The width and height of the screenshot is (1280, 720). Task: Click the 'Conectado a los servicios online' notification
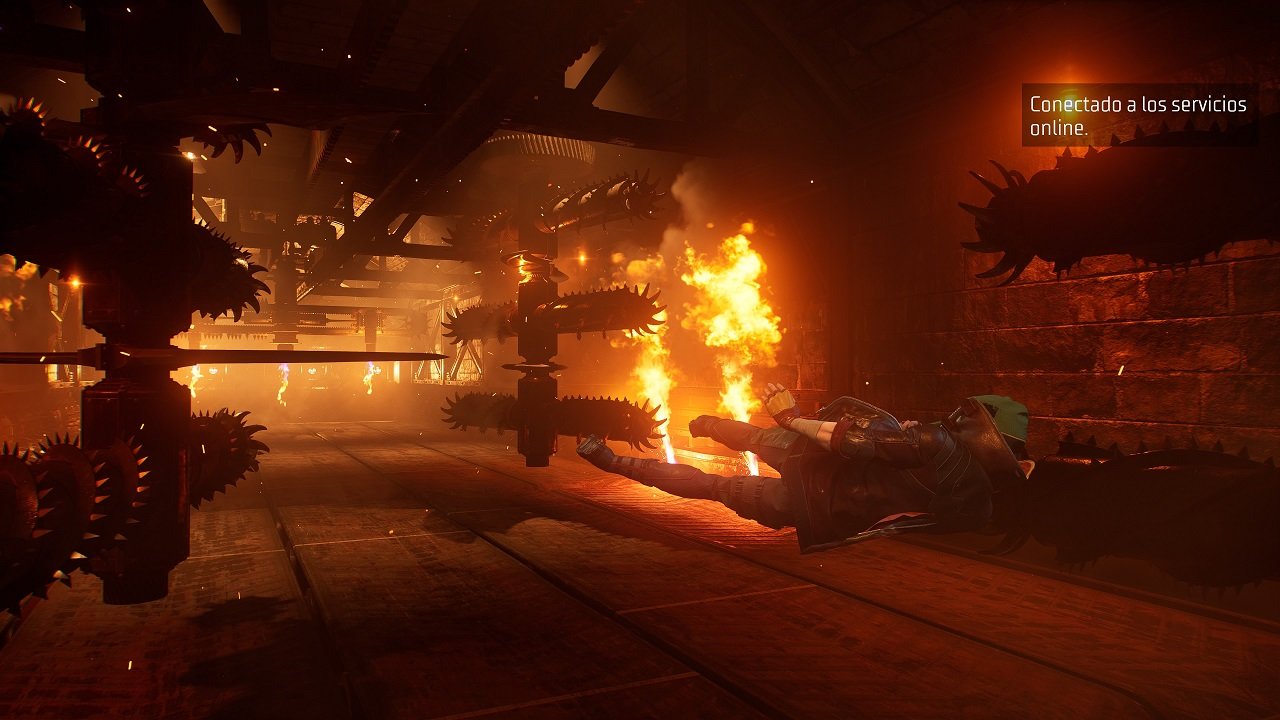1139,116
